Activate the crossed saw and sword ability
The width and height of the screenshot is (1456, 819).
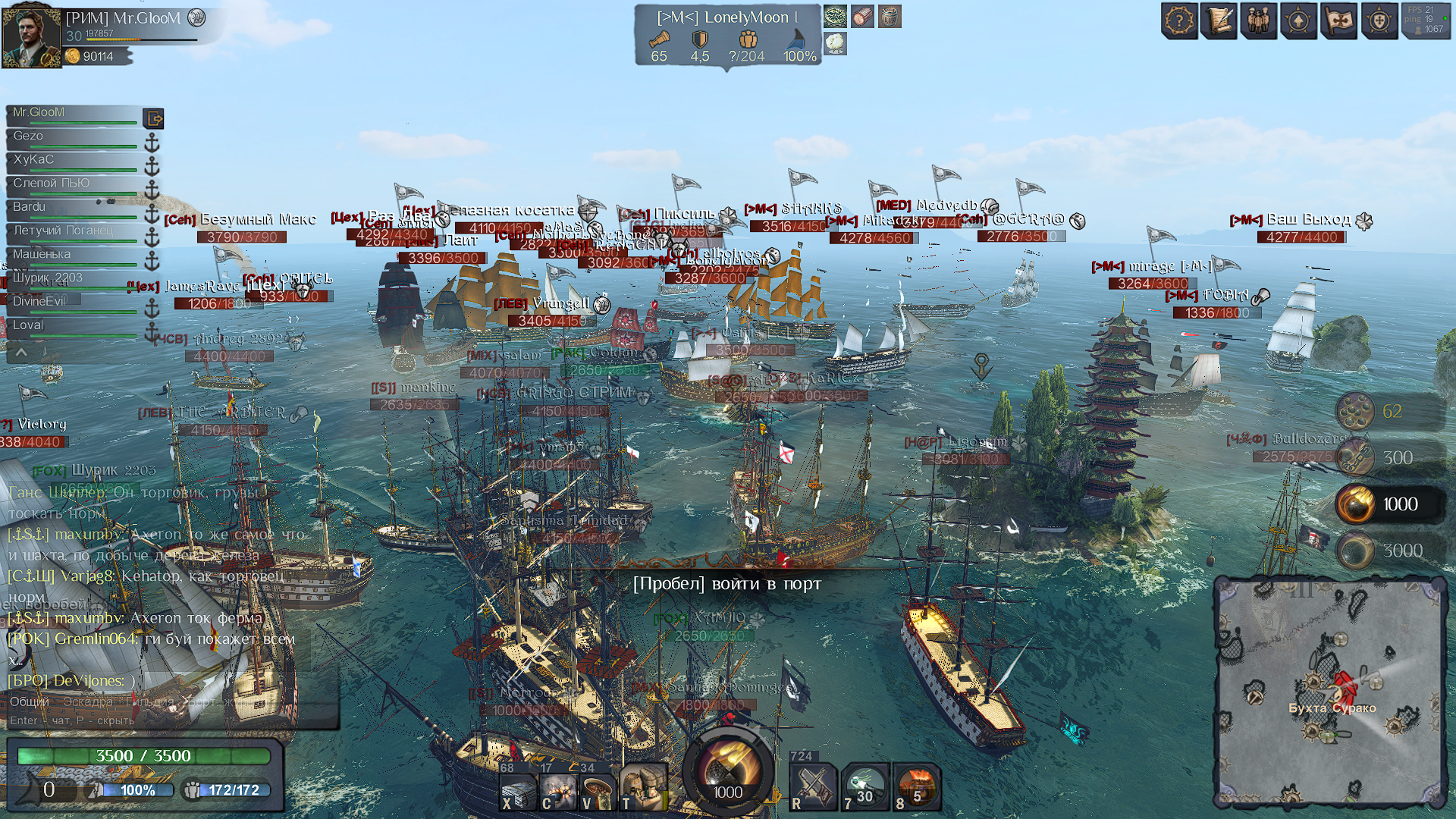coord(813,786)
